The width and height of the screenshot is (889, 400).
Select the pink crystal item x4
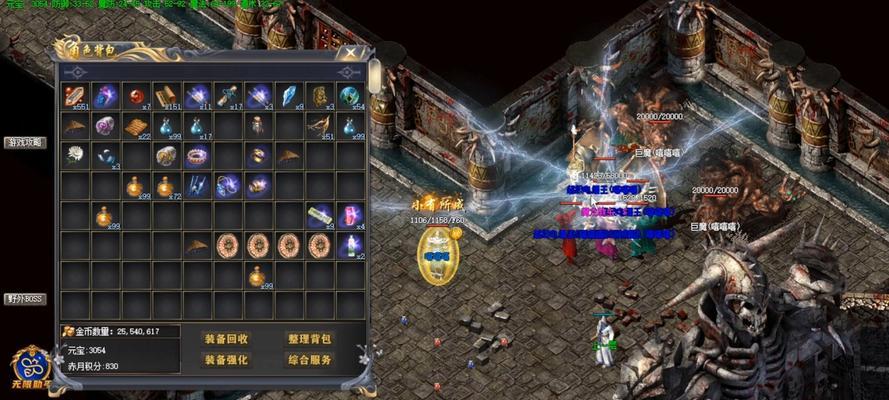coord(350,216)
